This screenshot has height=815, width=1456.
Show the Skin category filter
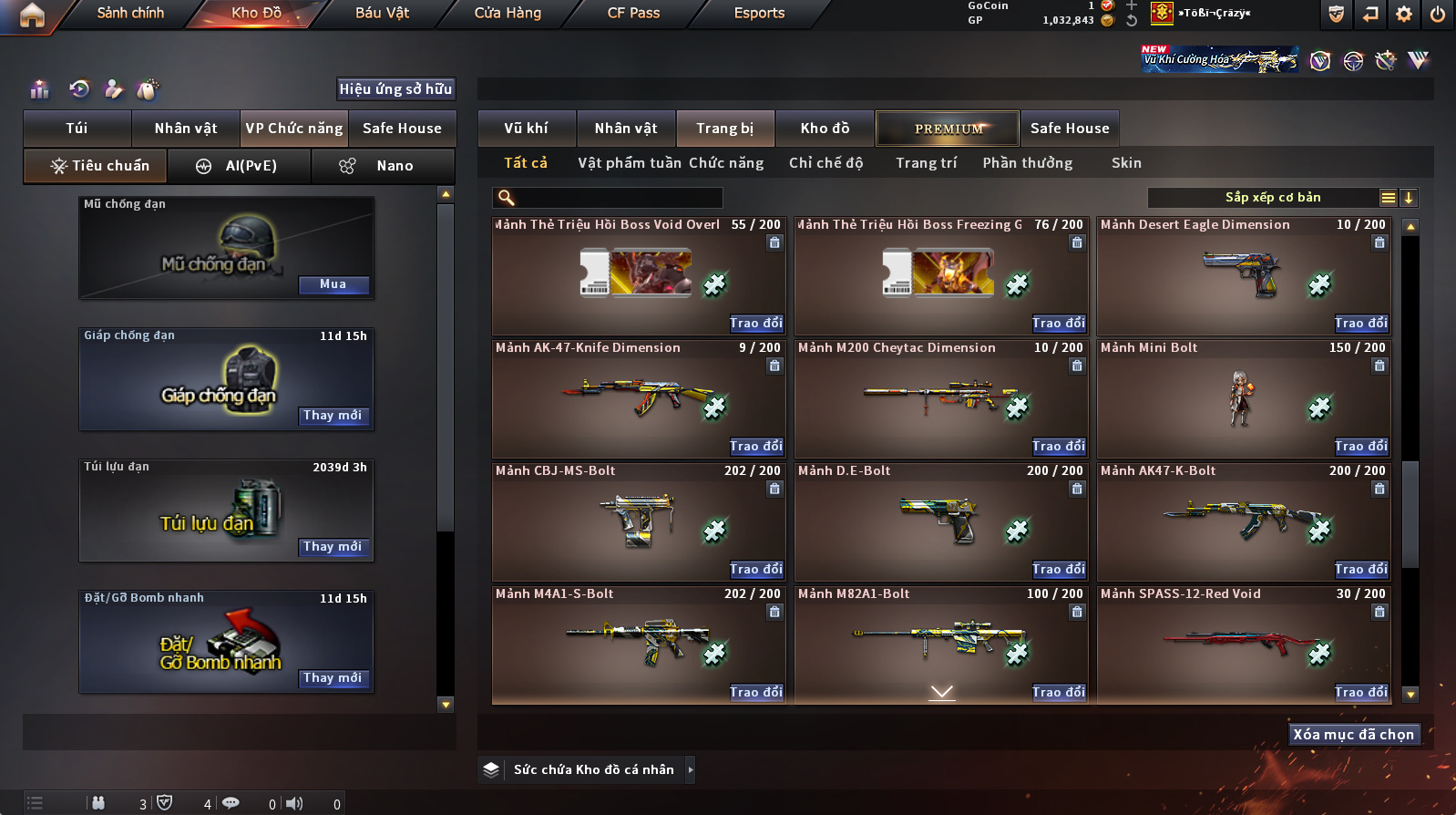1126,163
